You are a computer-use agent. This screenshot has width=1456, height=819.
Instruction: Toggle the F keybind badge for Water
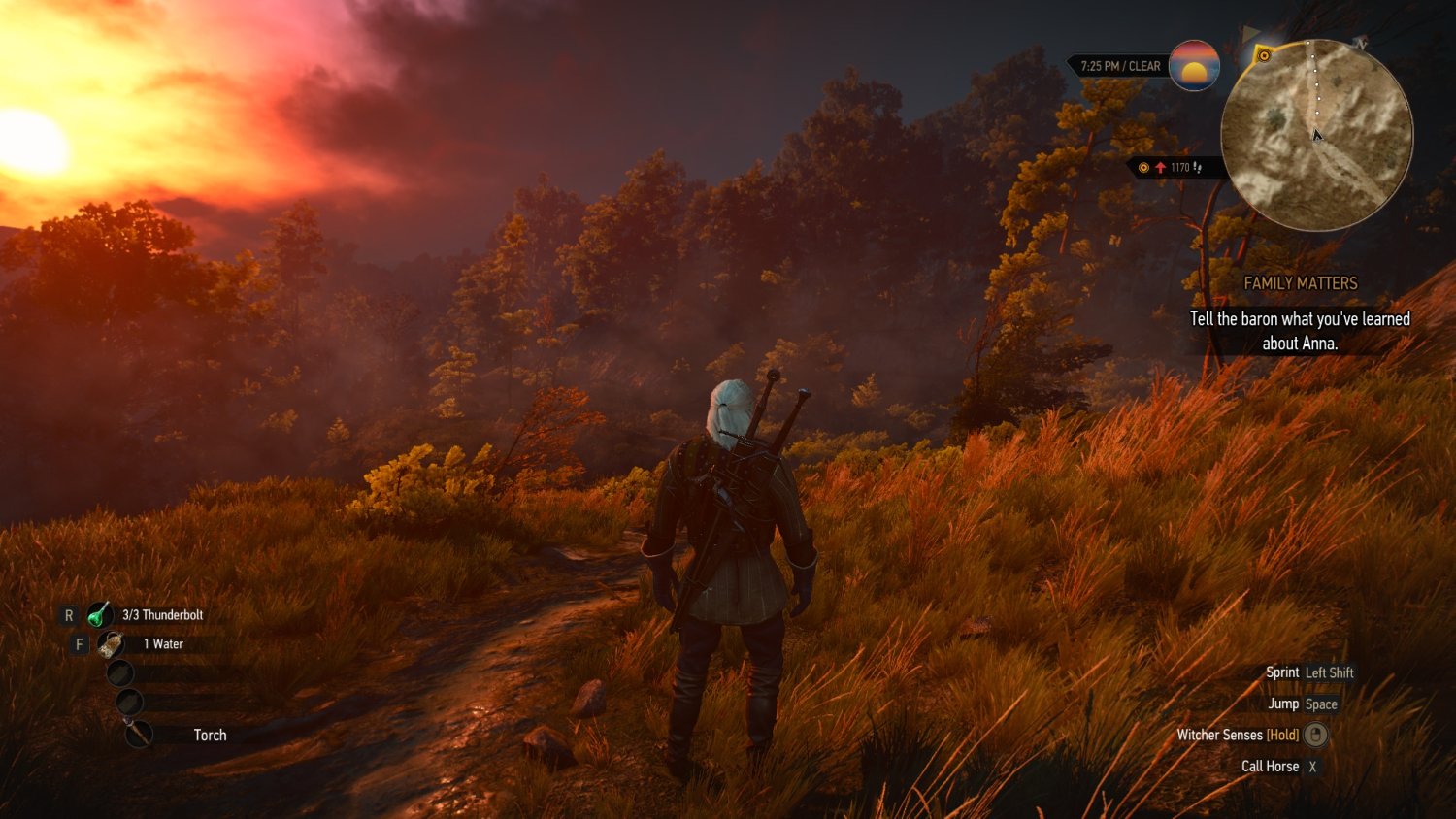click(79, 643)
